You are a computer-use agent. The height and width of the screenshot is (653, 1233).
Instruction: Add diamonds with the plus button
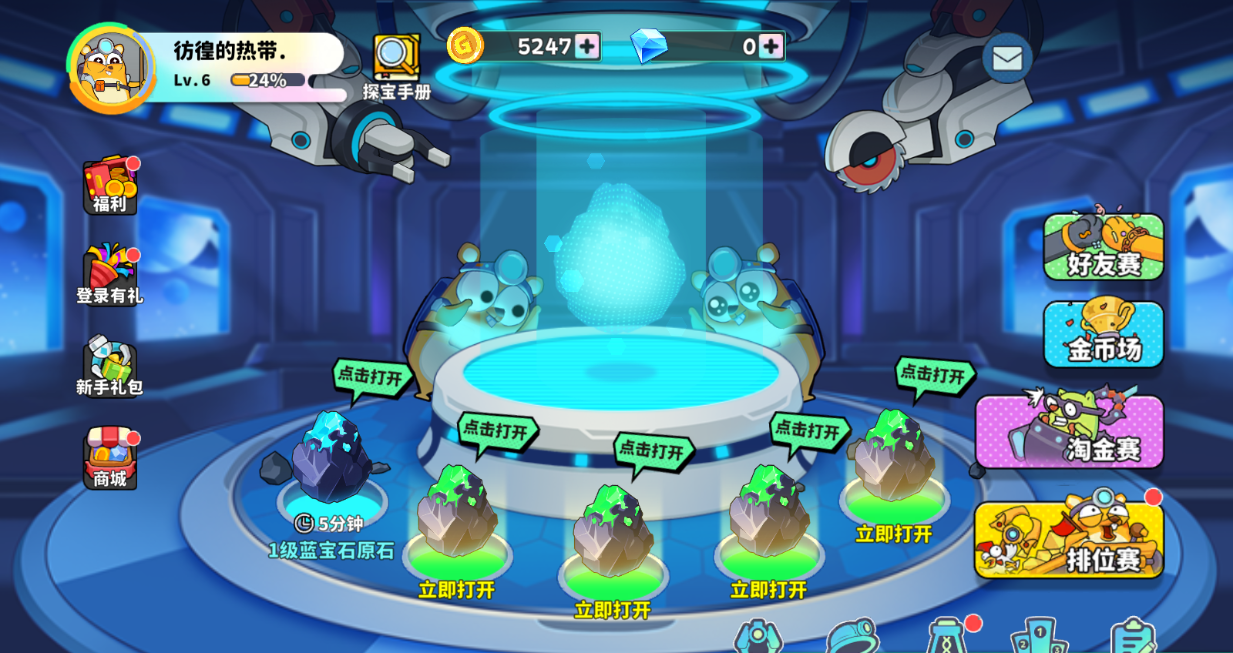[770, 46]
